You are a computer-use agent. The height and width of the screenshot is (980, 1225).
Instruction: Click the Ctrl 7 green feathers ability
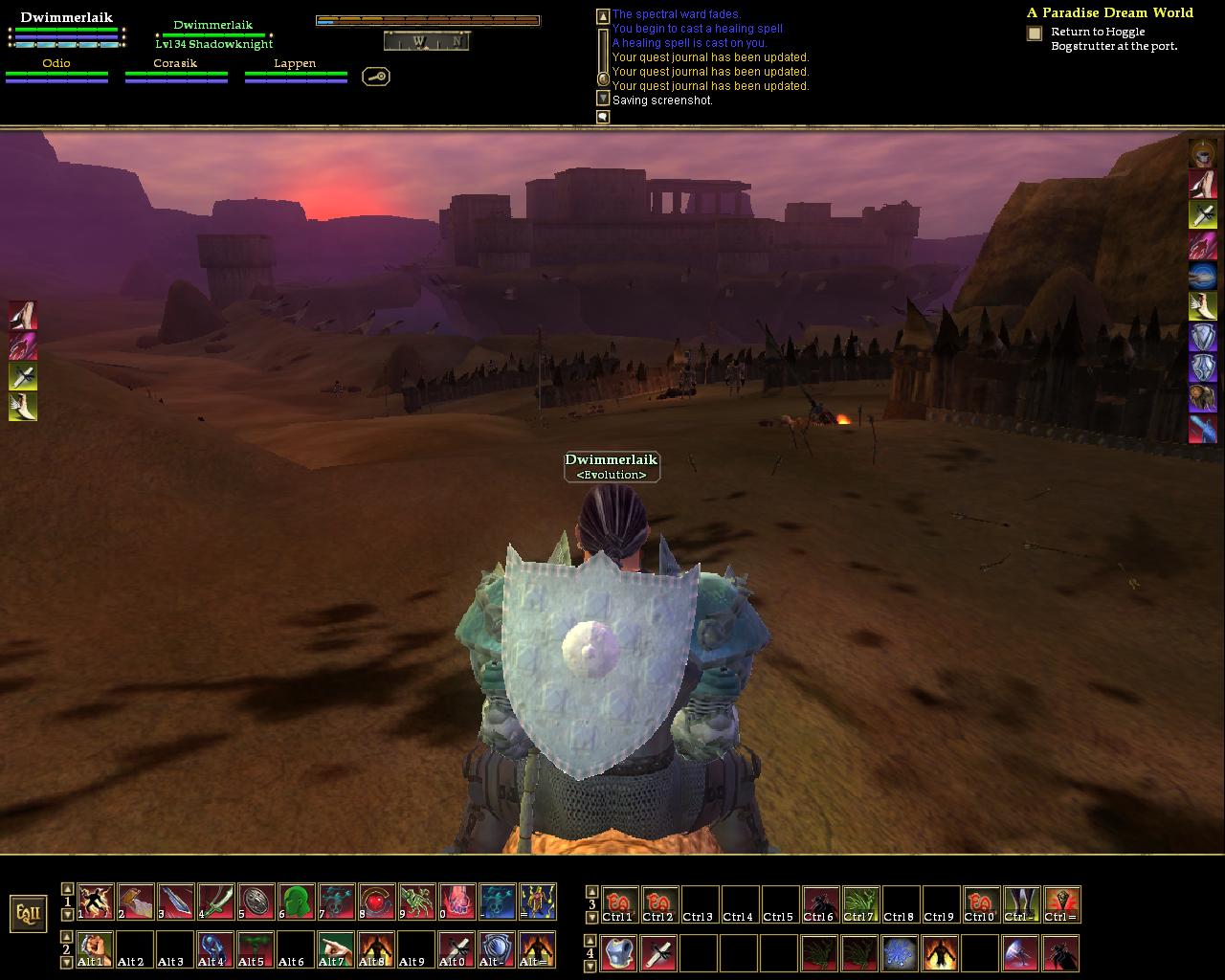tap(860, 904)
